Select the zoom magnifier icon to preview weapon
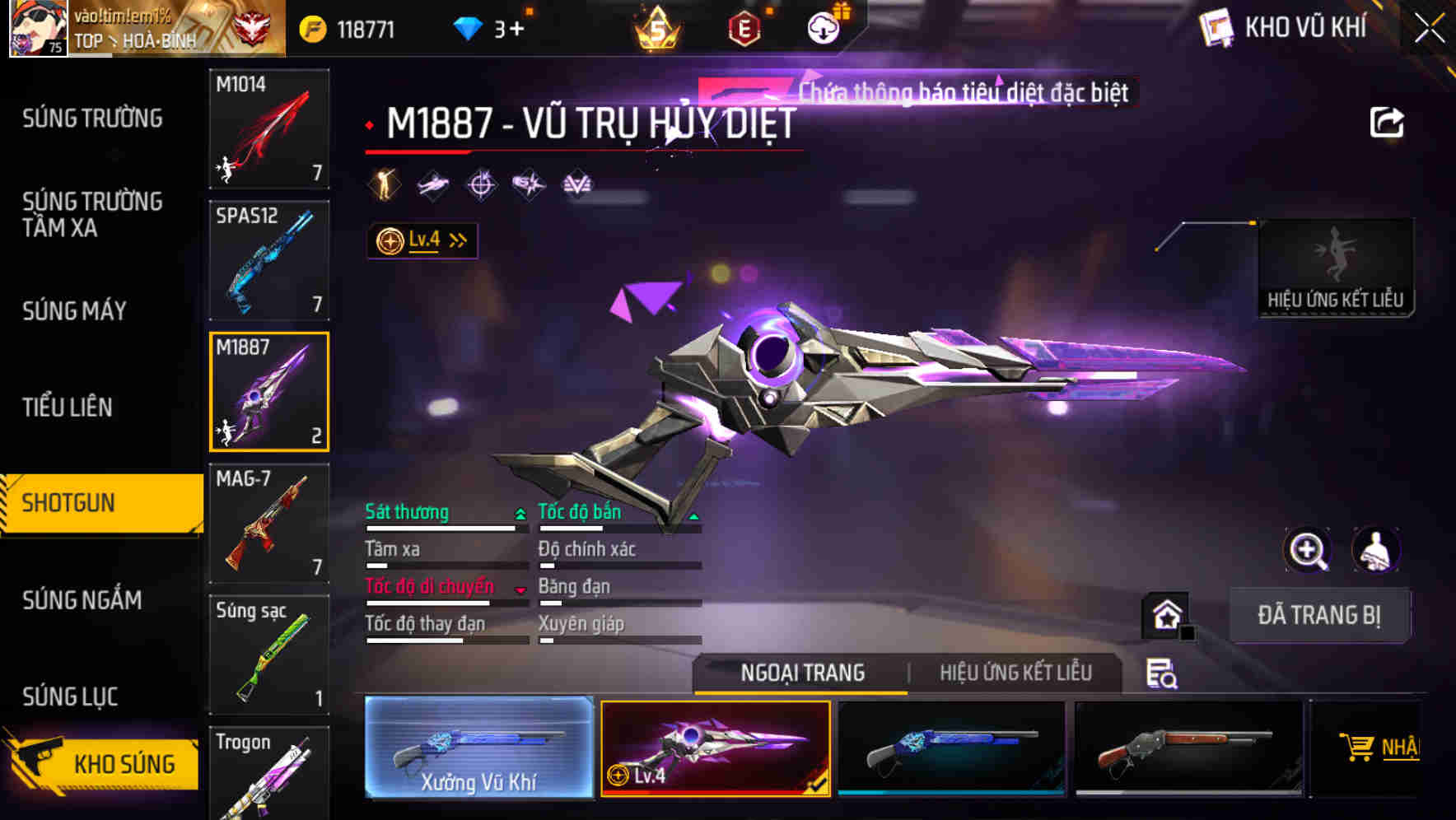Image resolution: width=1456 pixels, height=820 pixels. pos(1309,550)
